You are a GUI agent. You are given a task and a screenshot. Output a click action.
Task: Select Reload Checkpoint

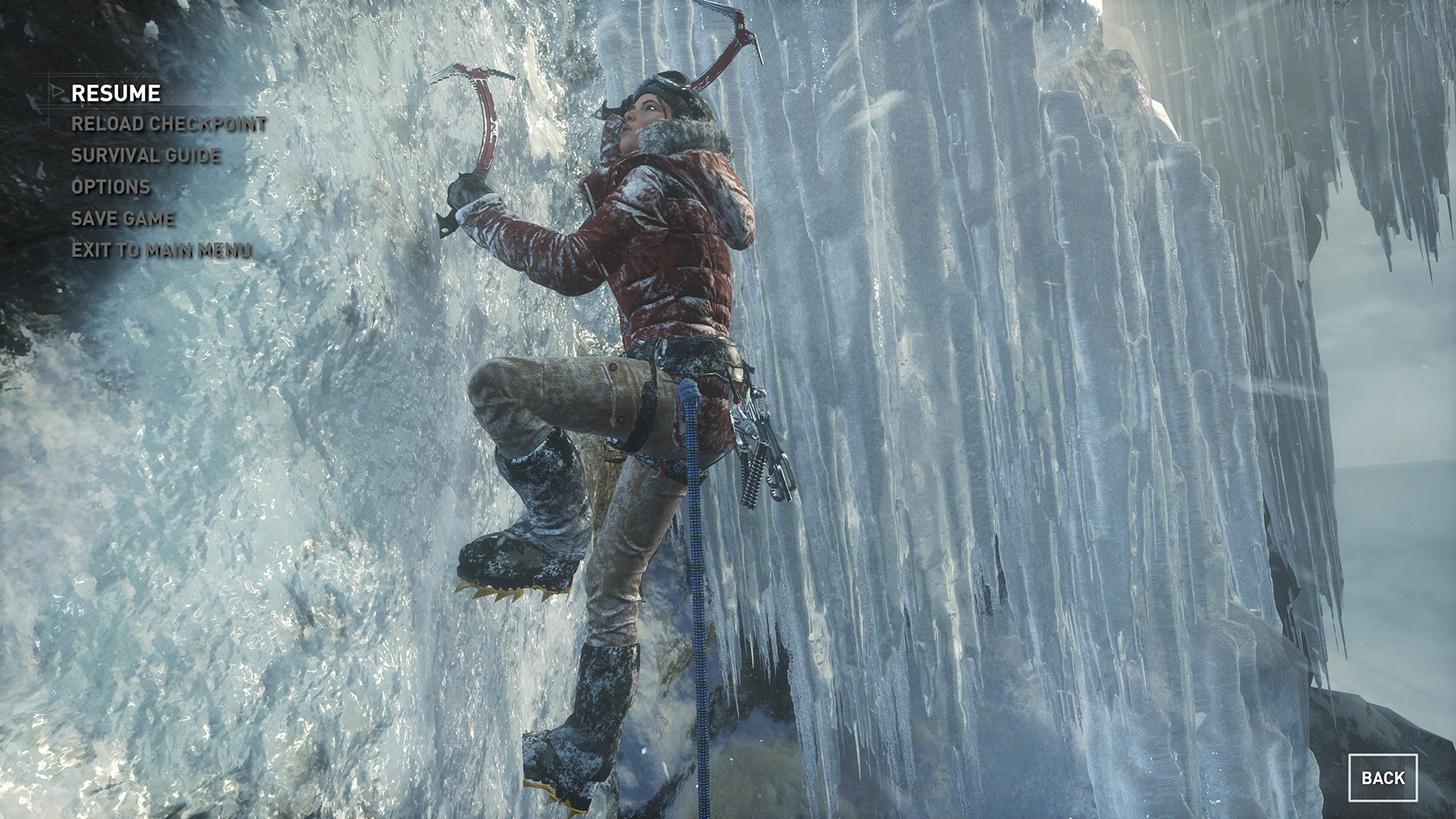168,124
